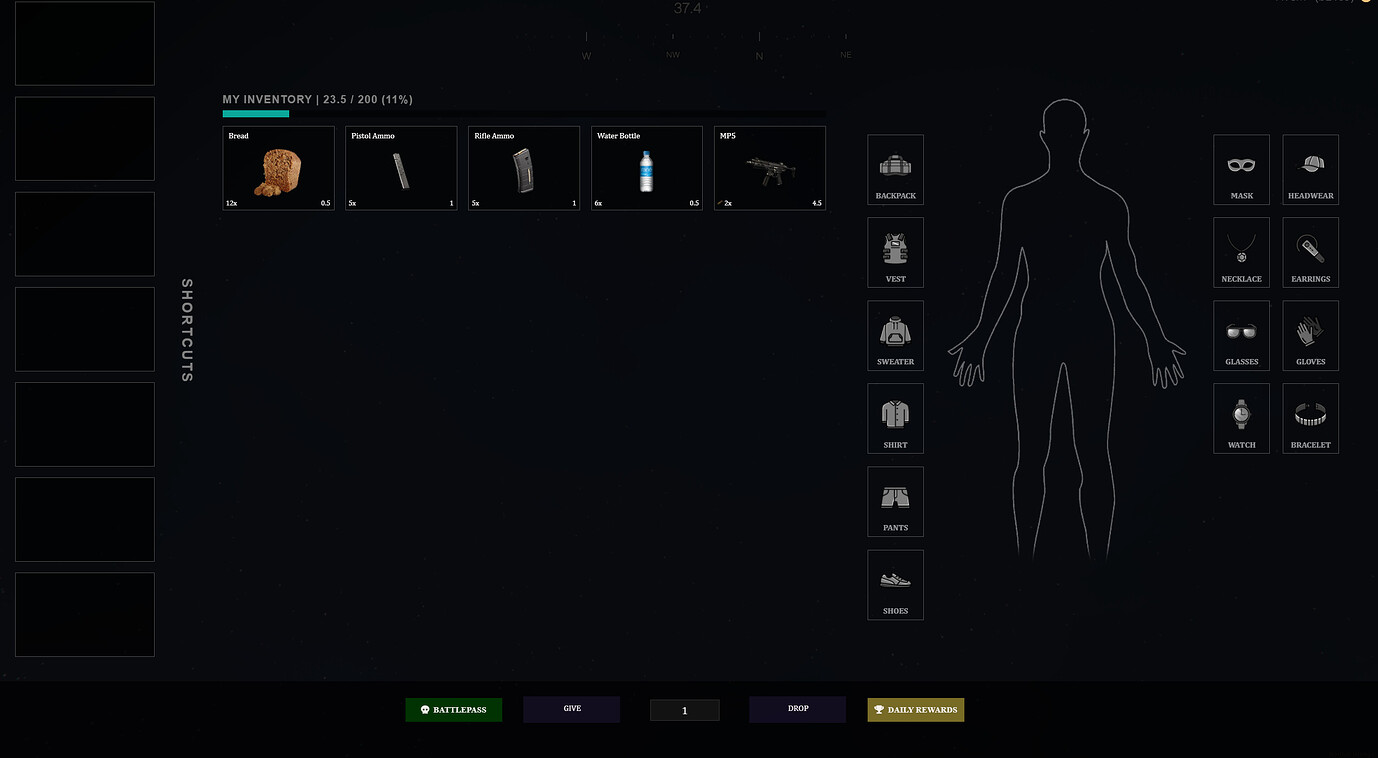
Task: Select the Bracelet slot icon
Action: coord(1310,418)
